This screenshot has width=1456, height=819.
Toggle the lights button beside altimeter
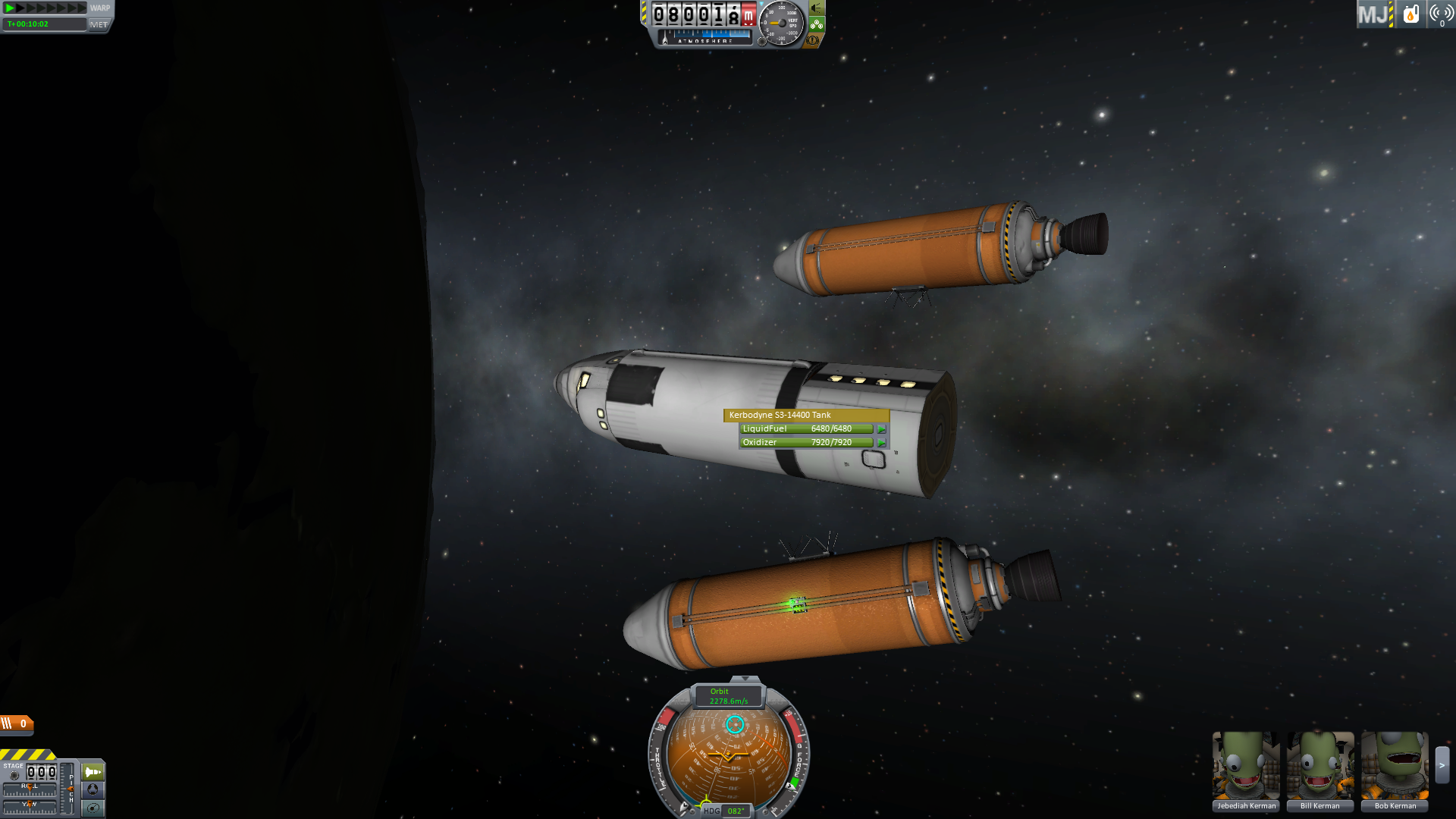coord(817,8)
